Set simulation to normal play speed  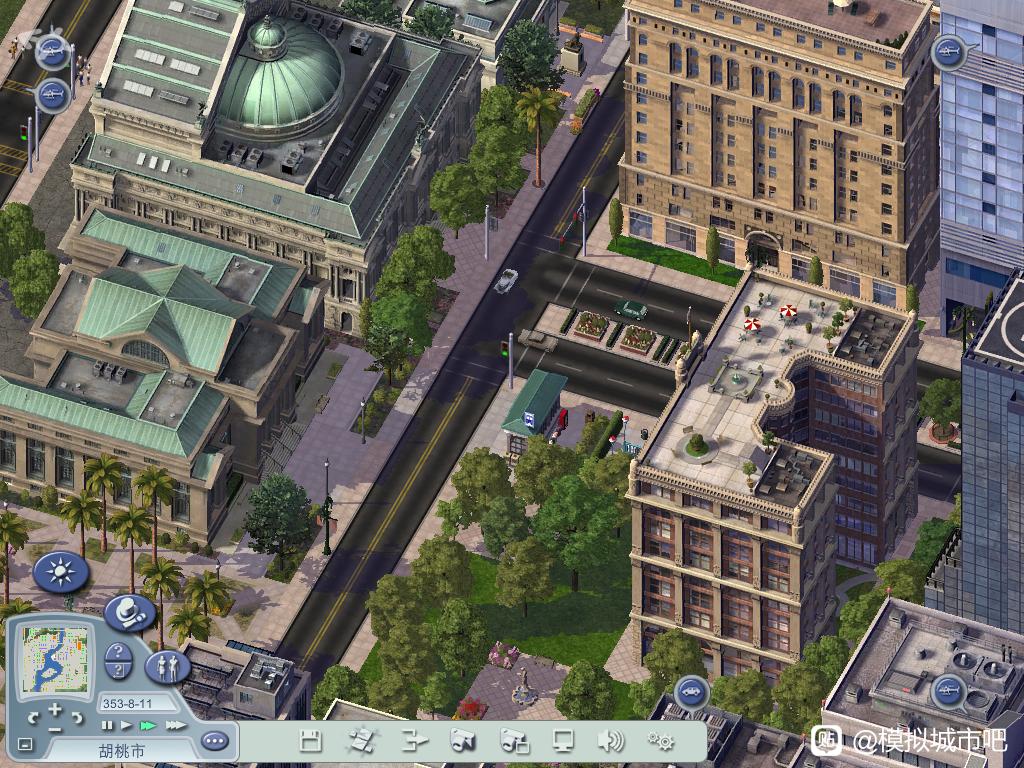tap(126, 725)
